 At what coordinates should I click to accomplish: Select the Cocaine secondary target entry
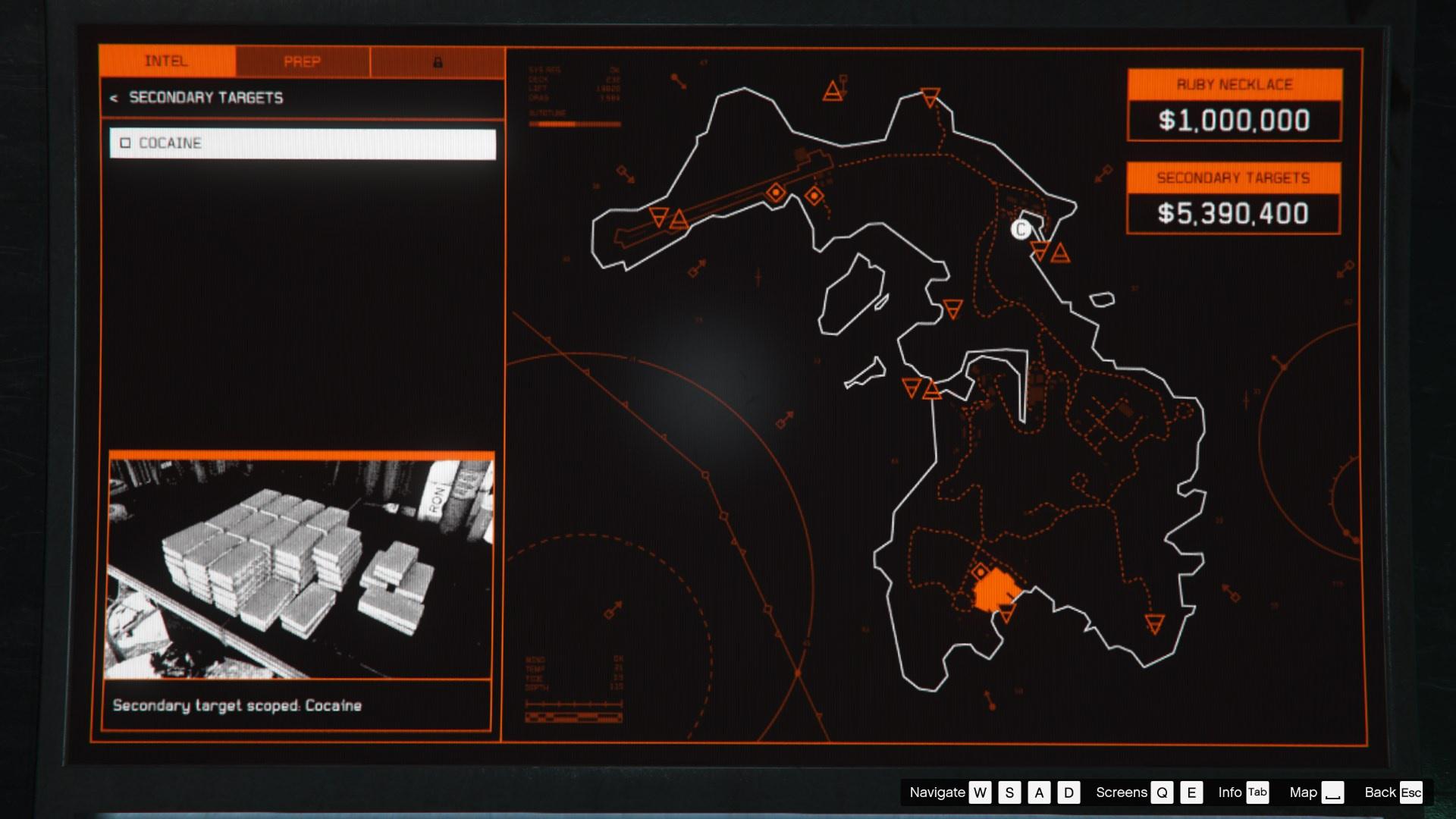tap(303, 143)
